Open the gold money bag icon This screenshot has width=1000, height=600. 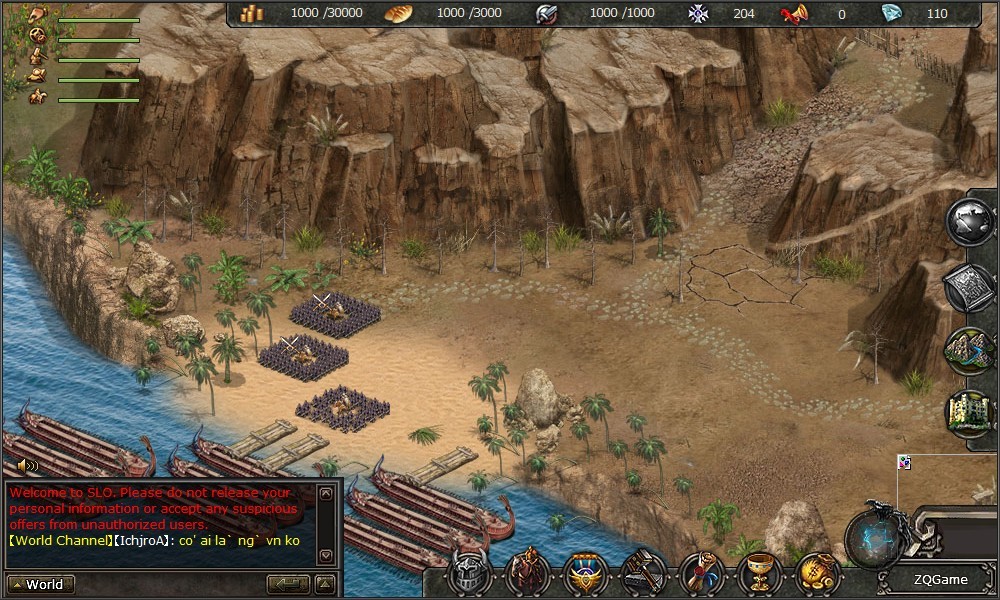tap(818, 574)
